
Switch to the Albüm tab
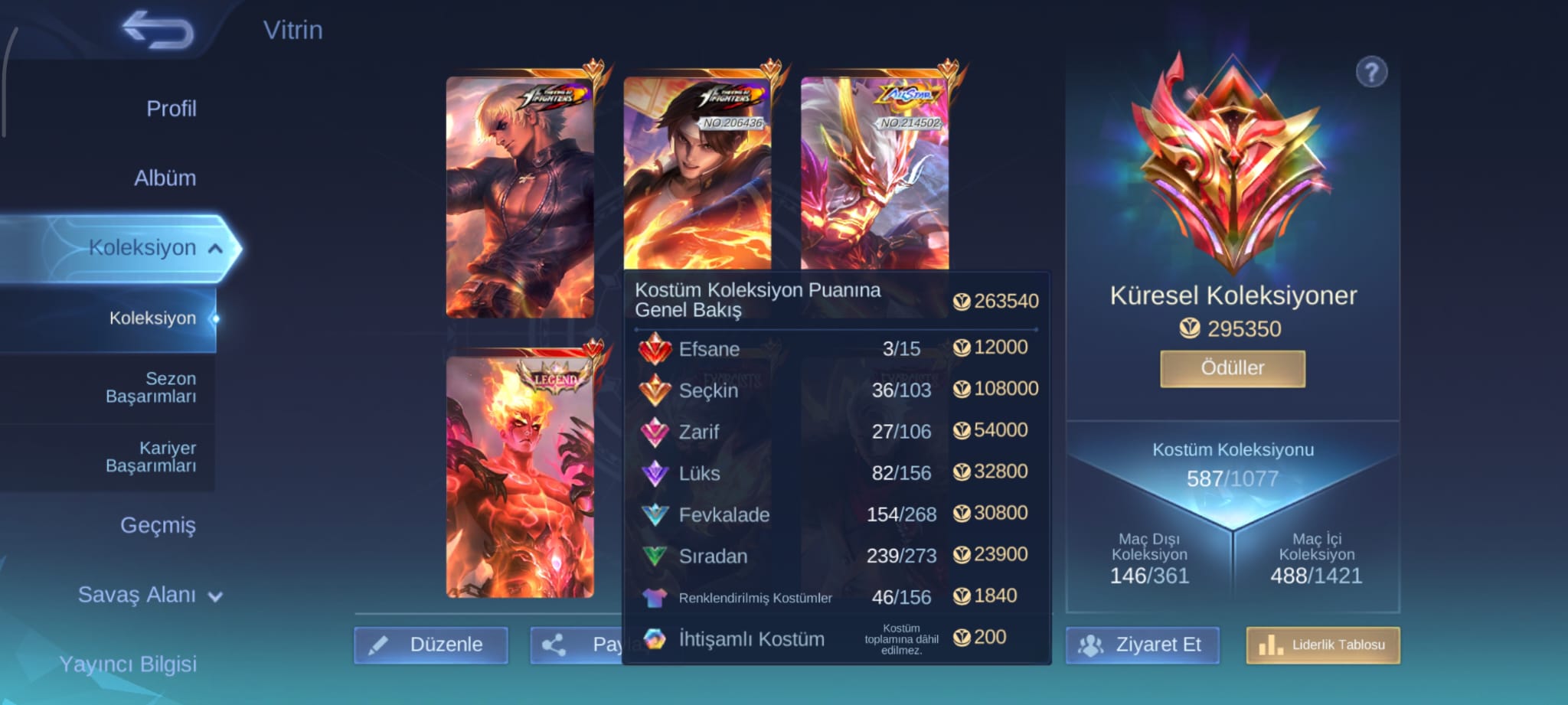165,178
